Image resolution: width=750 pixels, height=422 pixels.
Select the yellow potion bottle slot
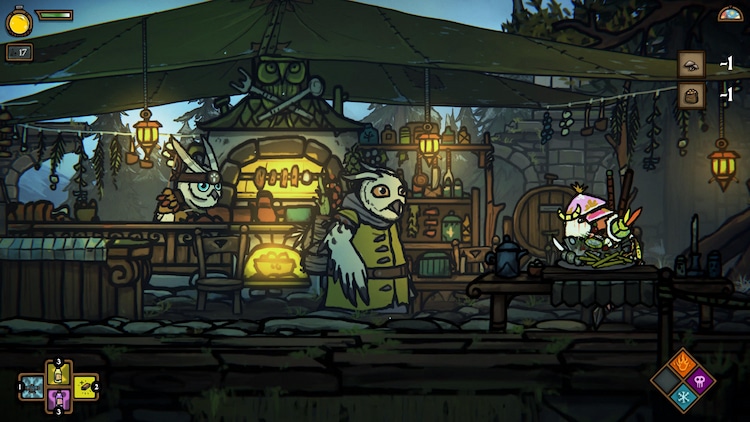58,374
